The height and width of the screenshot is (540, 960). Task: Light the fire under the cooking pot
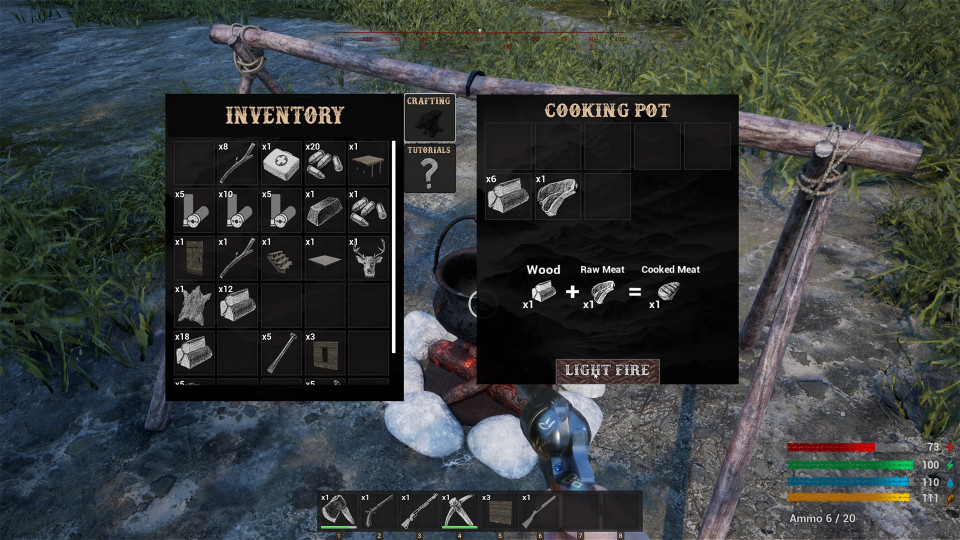click(607, 371)
